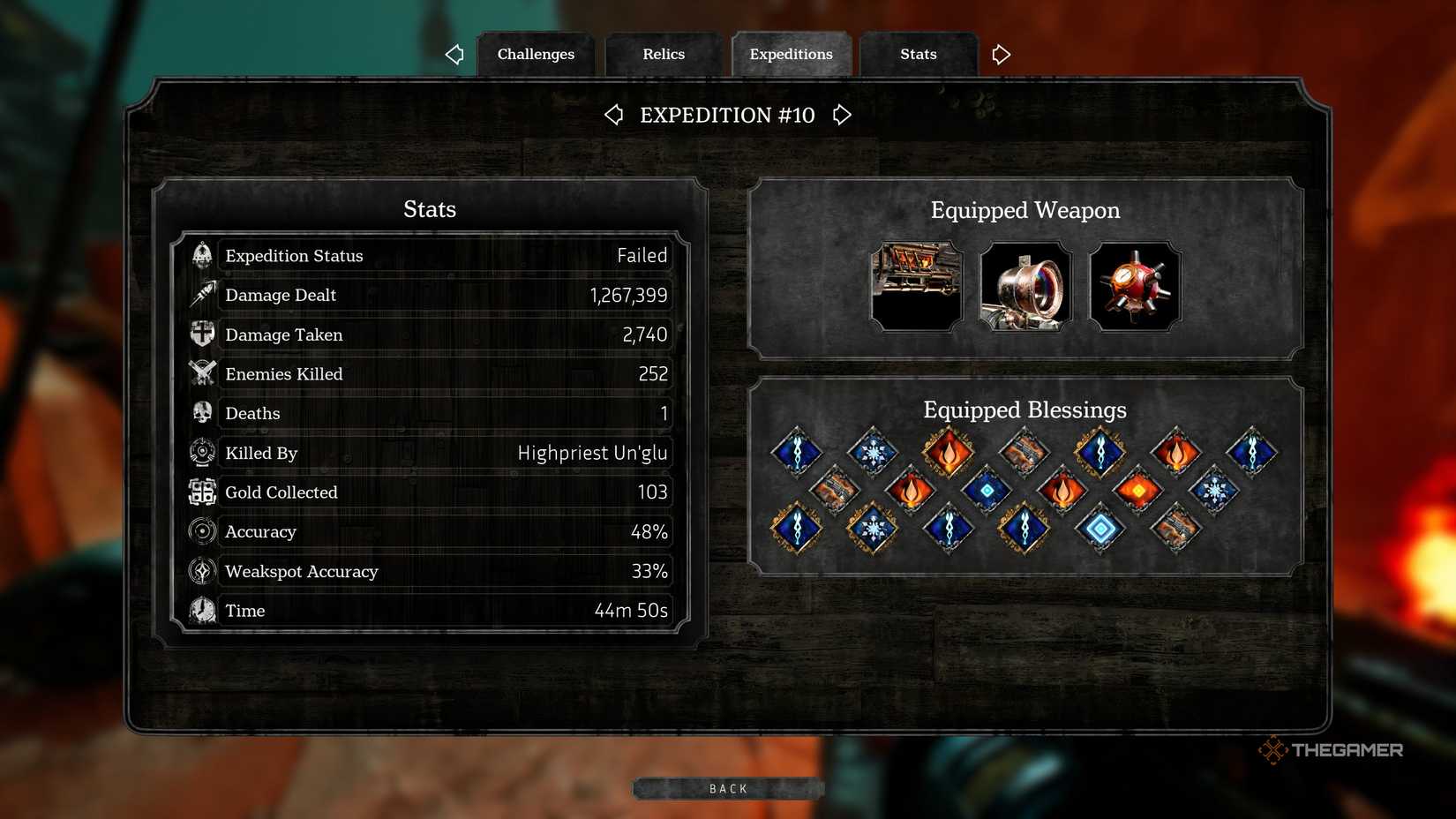Click the helmet Expedition Status icon

(202, 255)
